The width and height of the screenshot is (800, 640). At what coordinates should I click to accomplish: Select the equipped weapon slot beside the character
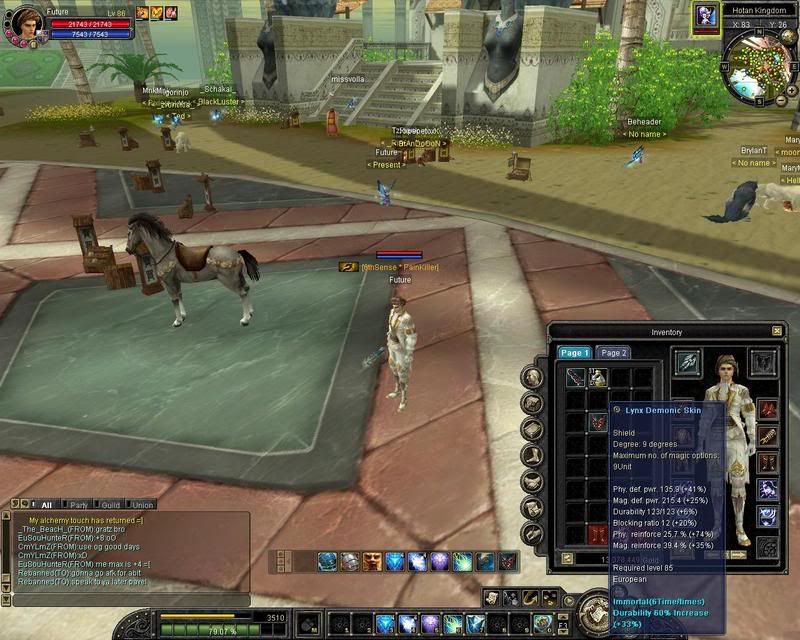687,363
